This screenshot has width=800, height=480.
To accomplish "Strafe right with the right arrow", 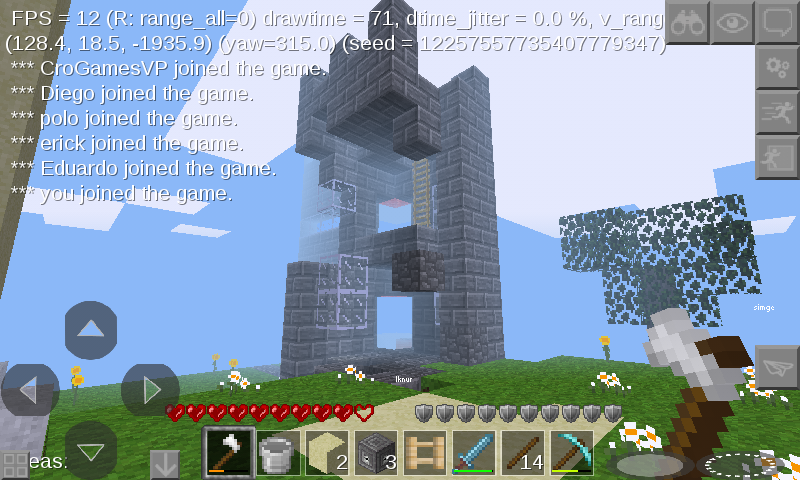I will [x=150, y=390].
